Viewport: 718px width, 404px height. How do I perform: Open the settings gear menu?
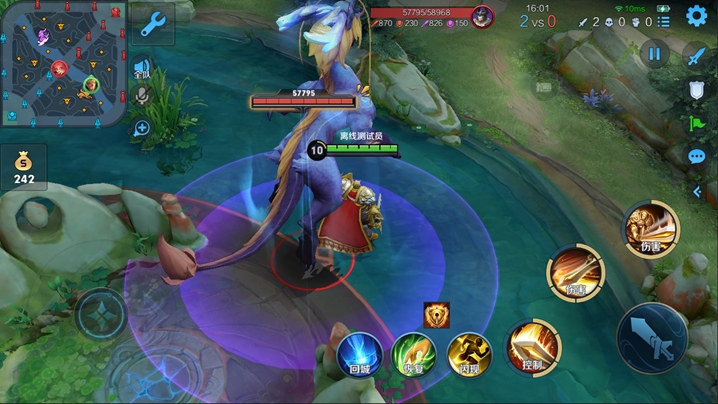(696, 16)
